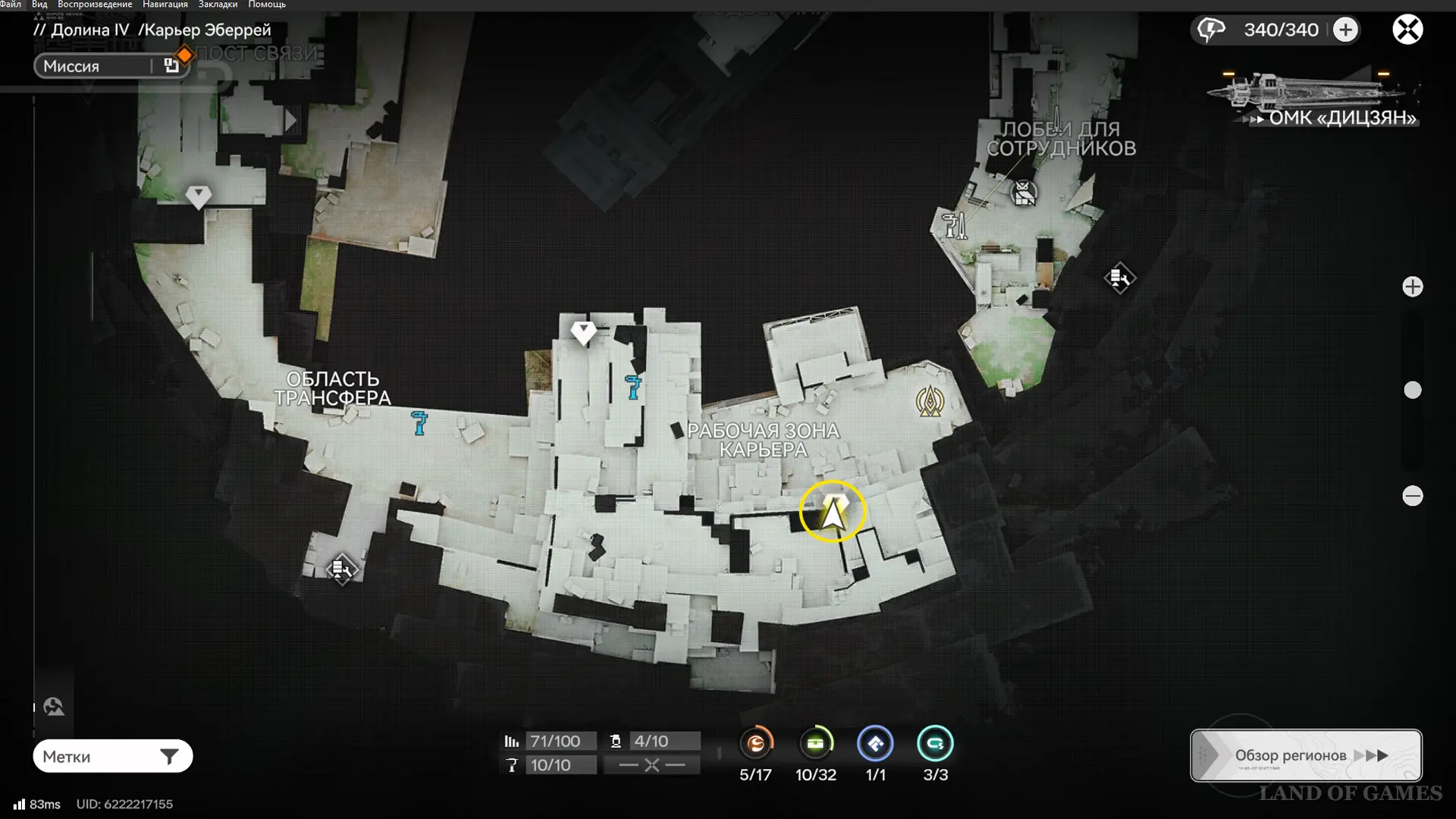Zoom in the map with plus
Image resolution: width=1456 pixels, height=819 pixels.
(x=1412, y=287)
